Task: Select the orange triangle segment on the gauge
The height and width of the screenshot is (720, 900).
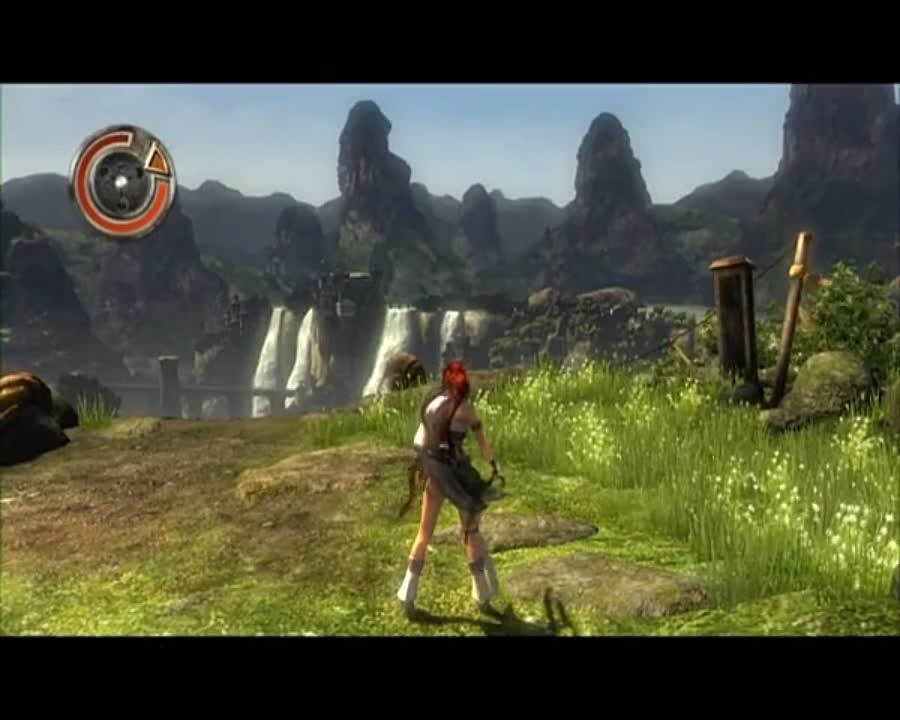Action: (156, 159)
